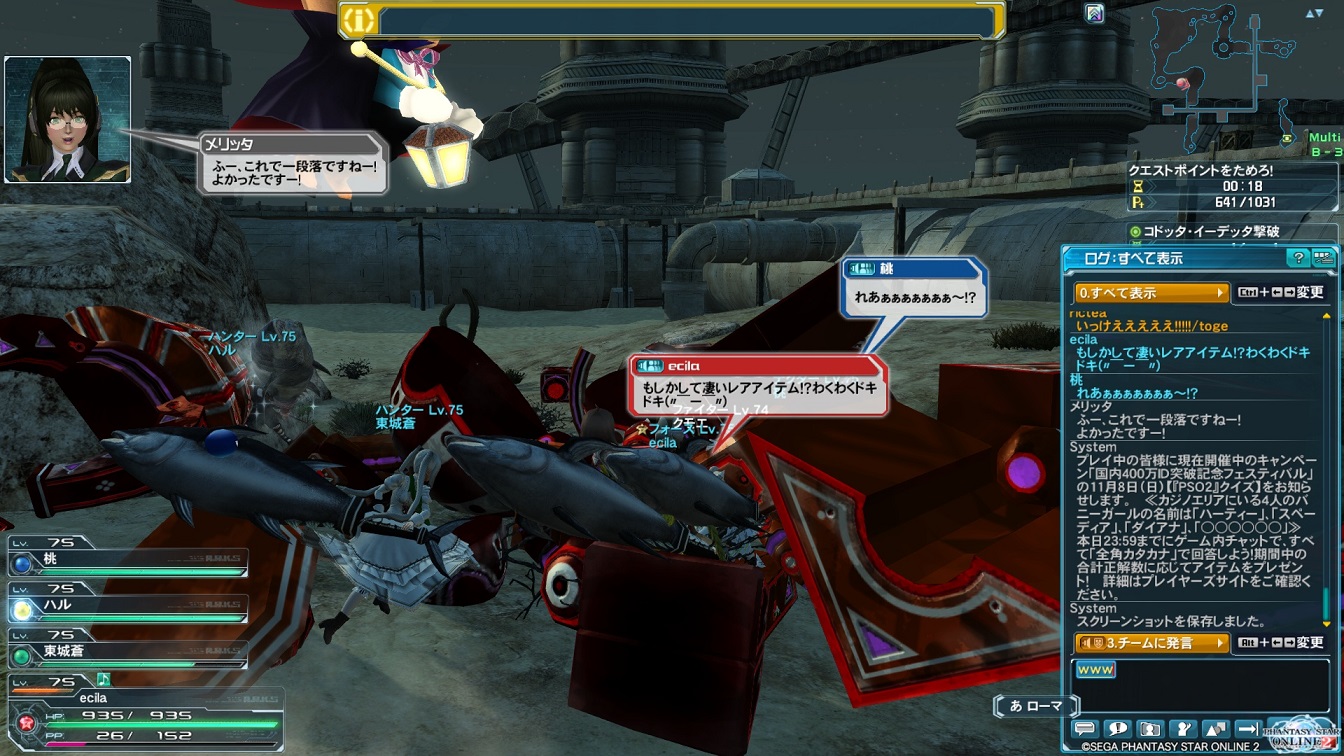Select party member ハル in party list
Viewport: 1344px width, 756px height.
128,606
